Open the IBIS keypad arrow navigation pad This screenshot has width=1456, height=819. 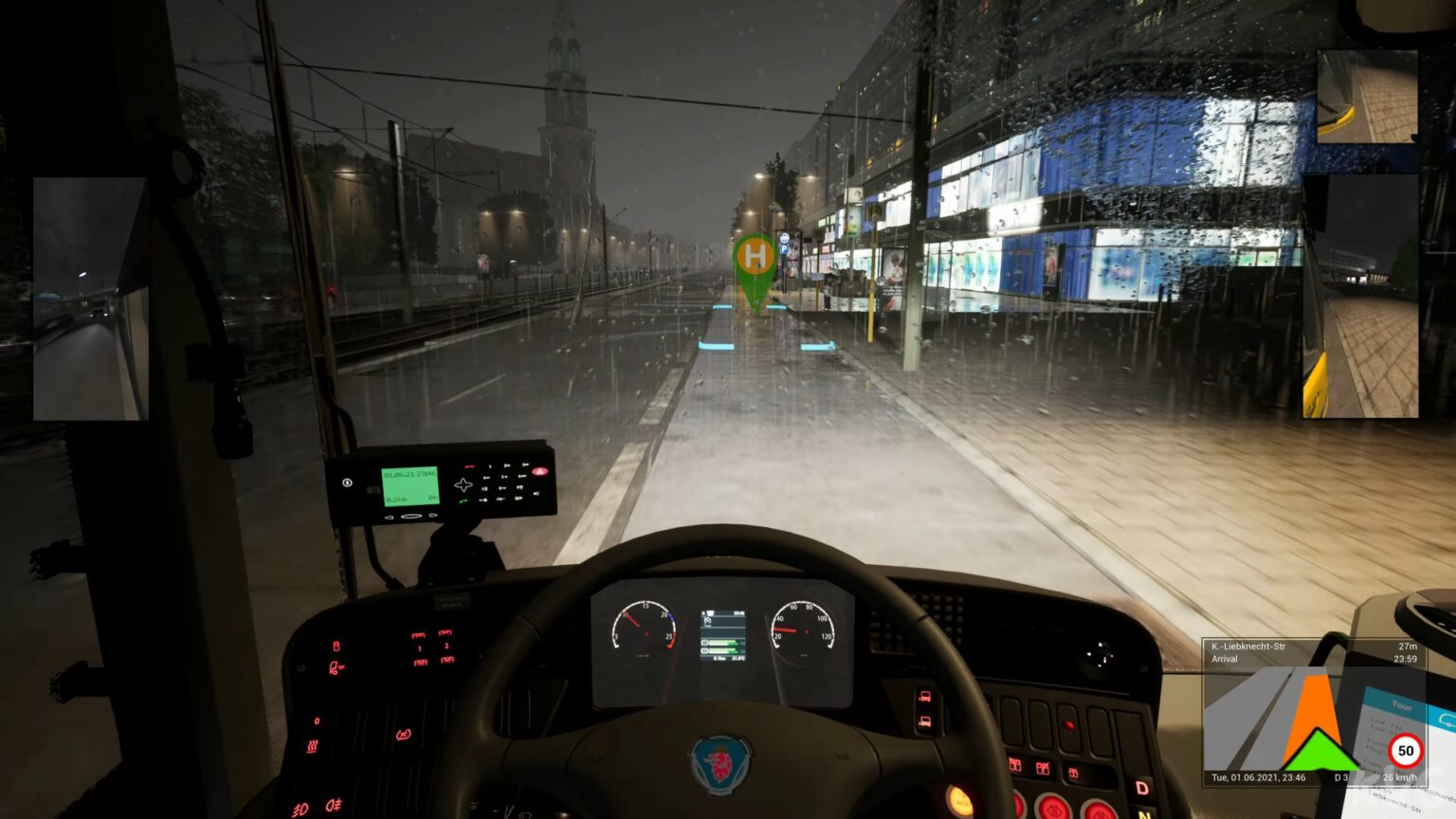[464, 483]
